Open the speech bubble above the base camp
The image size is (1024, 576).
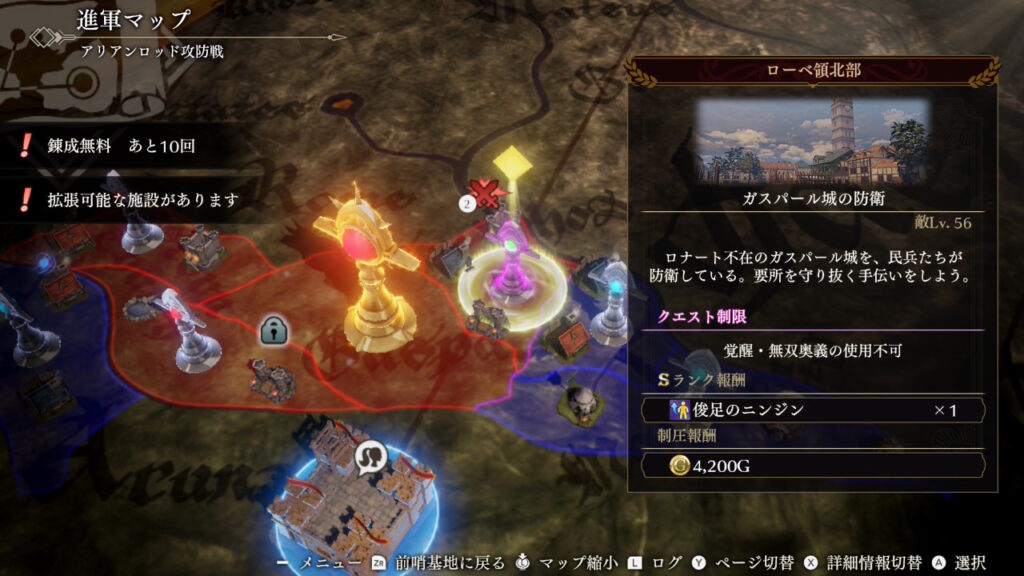370,457
